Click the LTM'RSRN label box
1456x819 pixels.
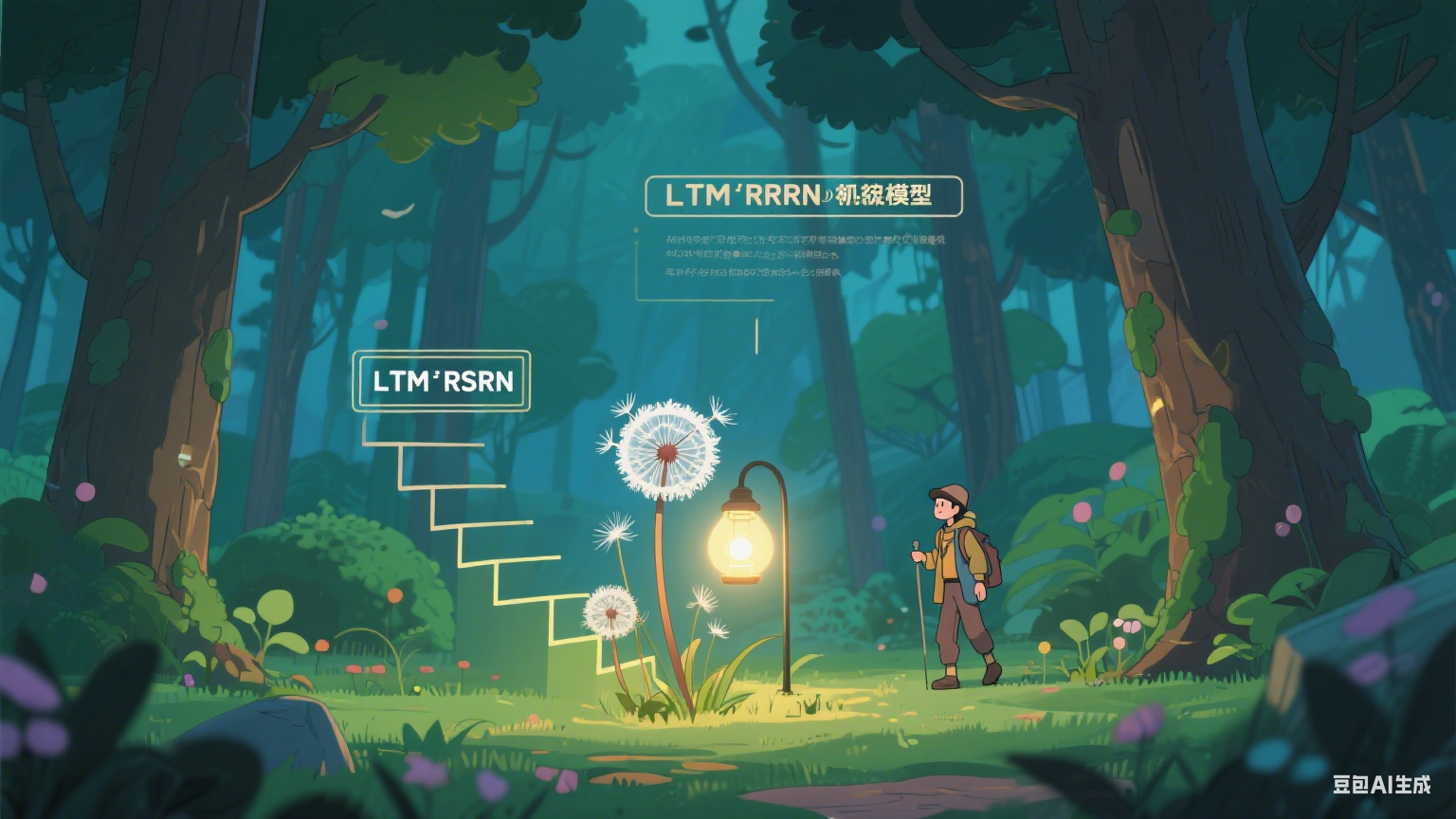[x=442, y=381]
